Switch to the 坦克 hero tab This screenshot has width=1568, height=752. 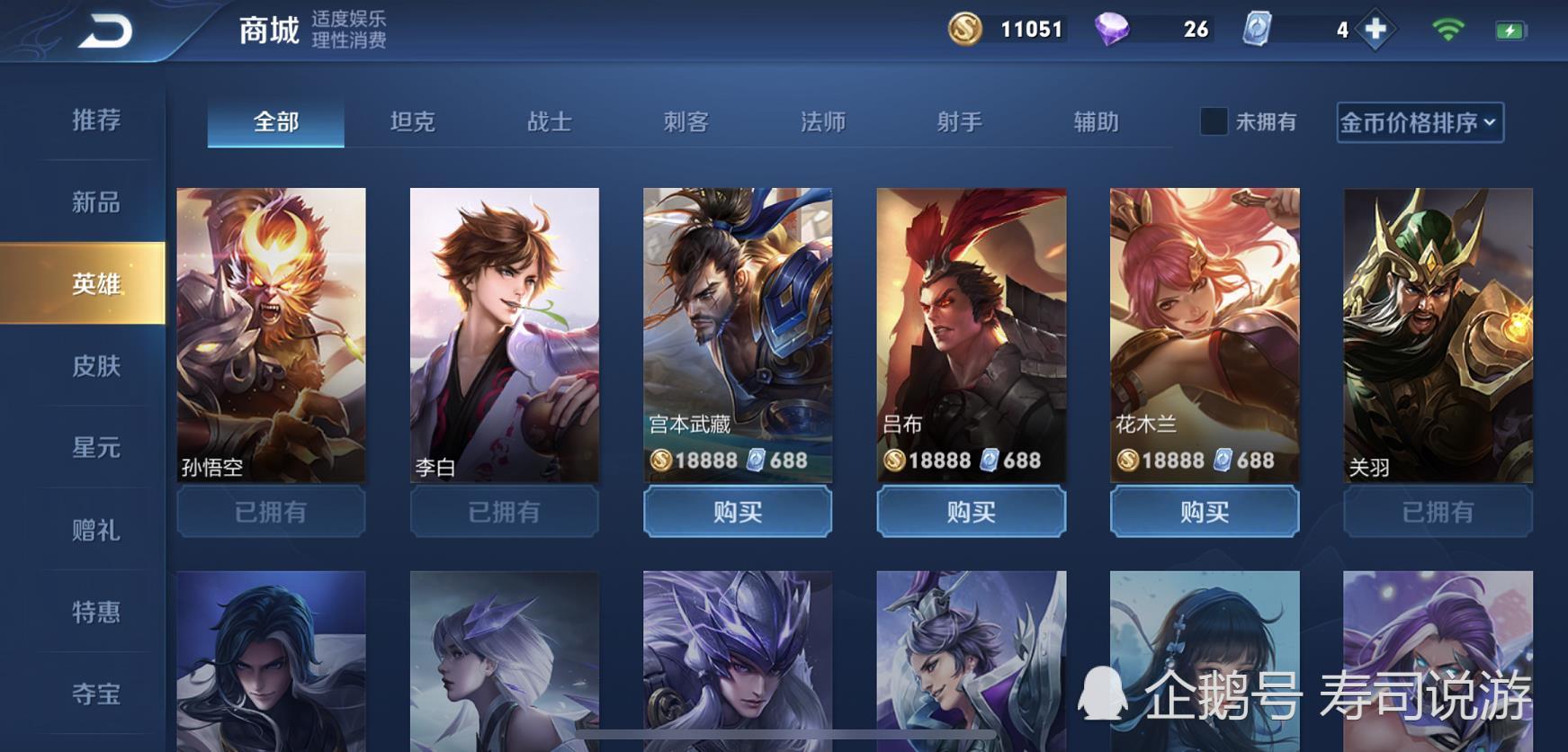413,121
